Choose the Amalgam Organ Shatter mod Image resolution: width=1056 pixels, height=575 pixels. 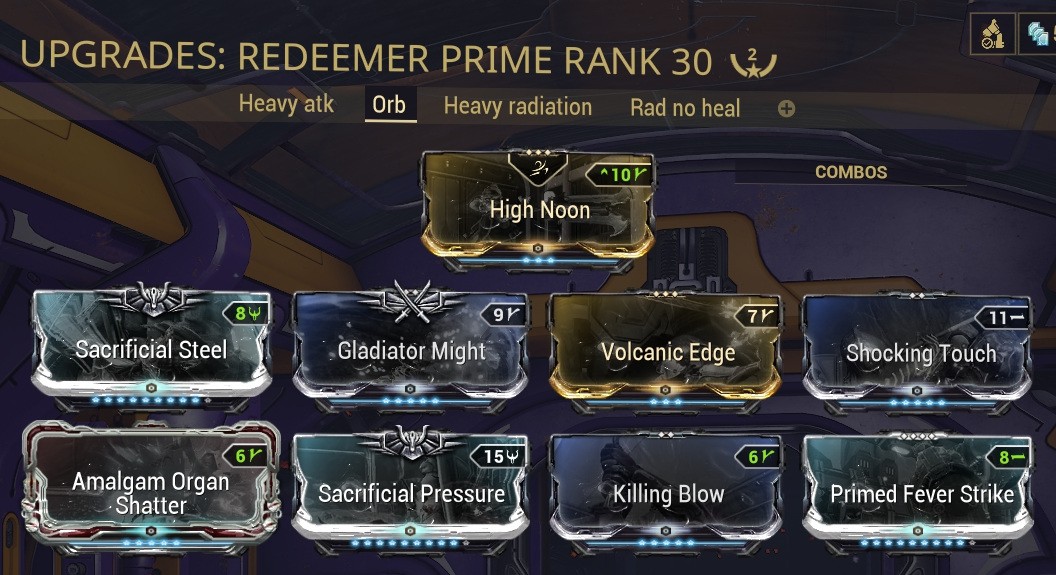(x=151, y=492)
